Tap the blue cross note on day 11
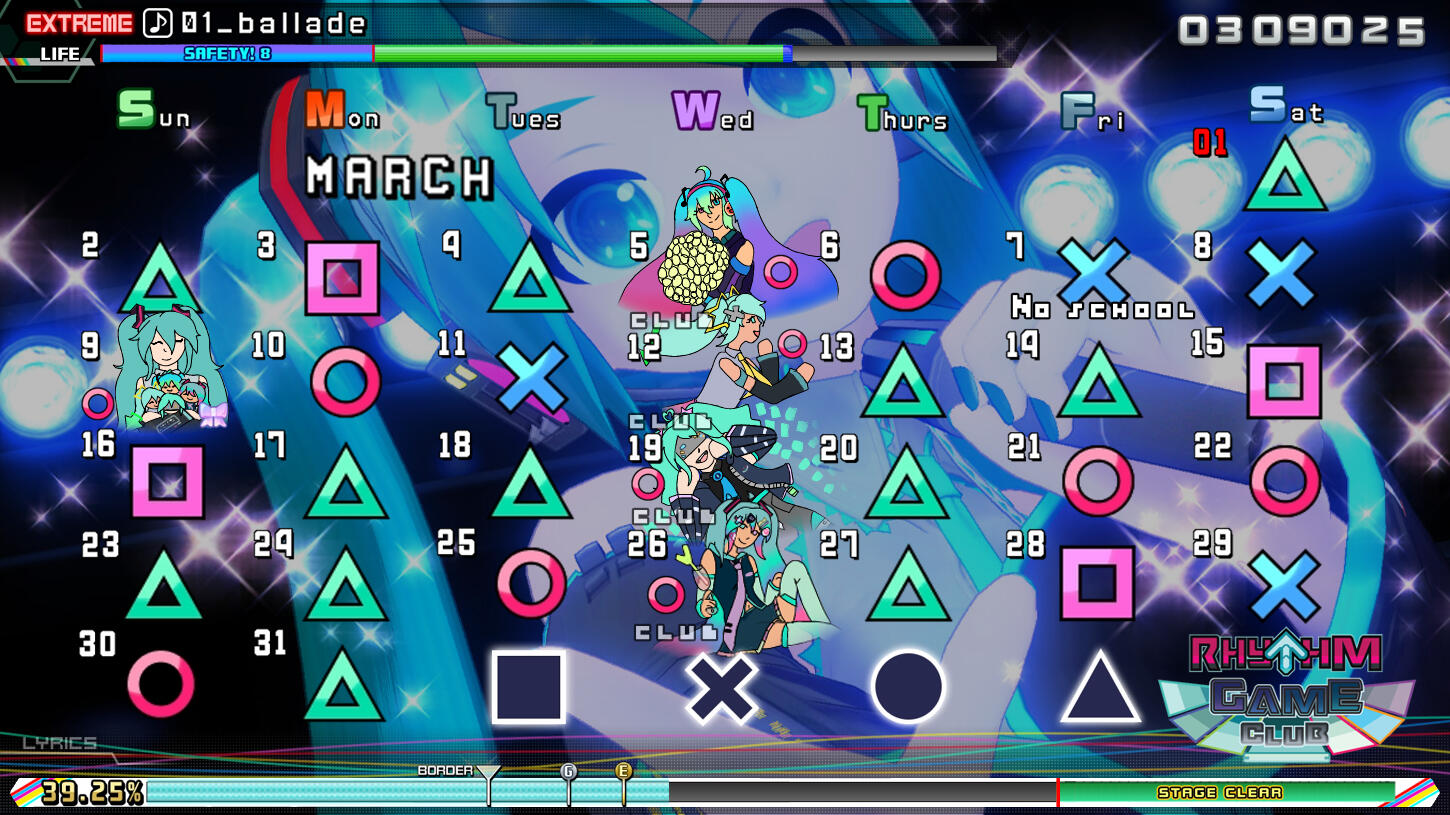Screen dimensions: 1450x815 pyautogui.click(x=531, y=376)
